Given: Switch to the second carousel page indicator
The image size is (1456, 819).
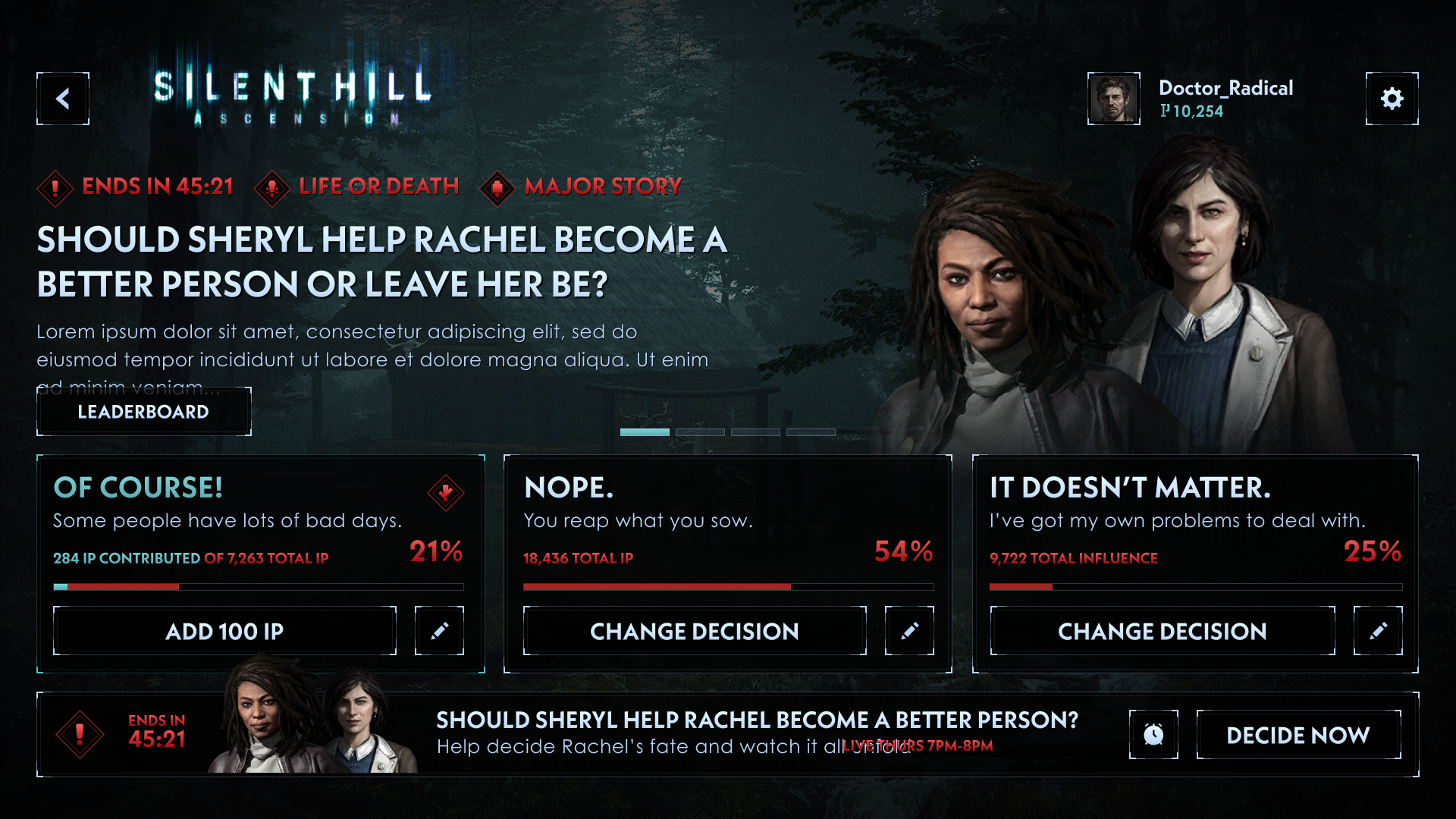Looking at the screenshot, I should (x=700, y=432).
